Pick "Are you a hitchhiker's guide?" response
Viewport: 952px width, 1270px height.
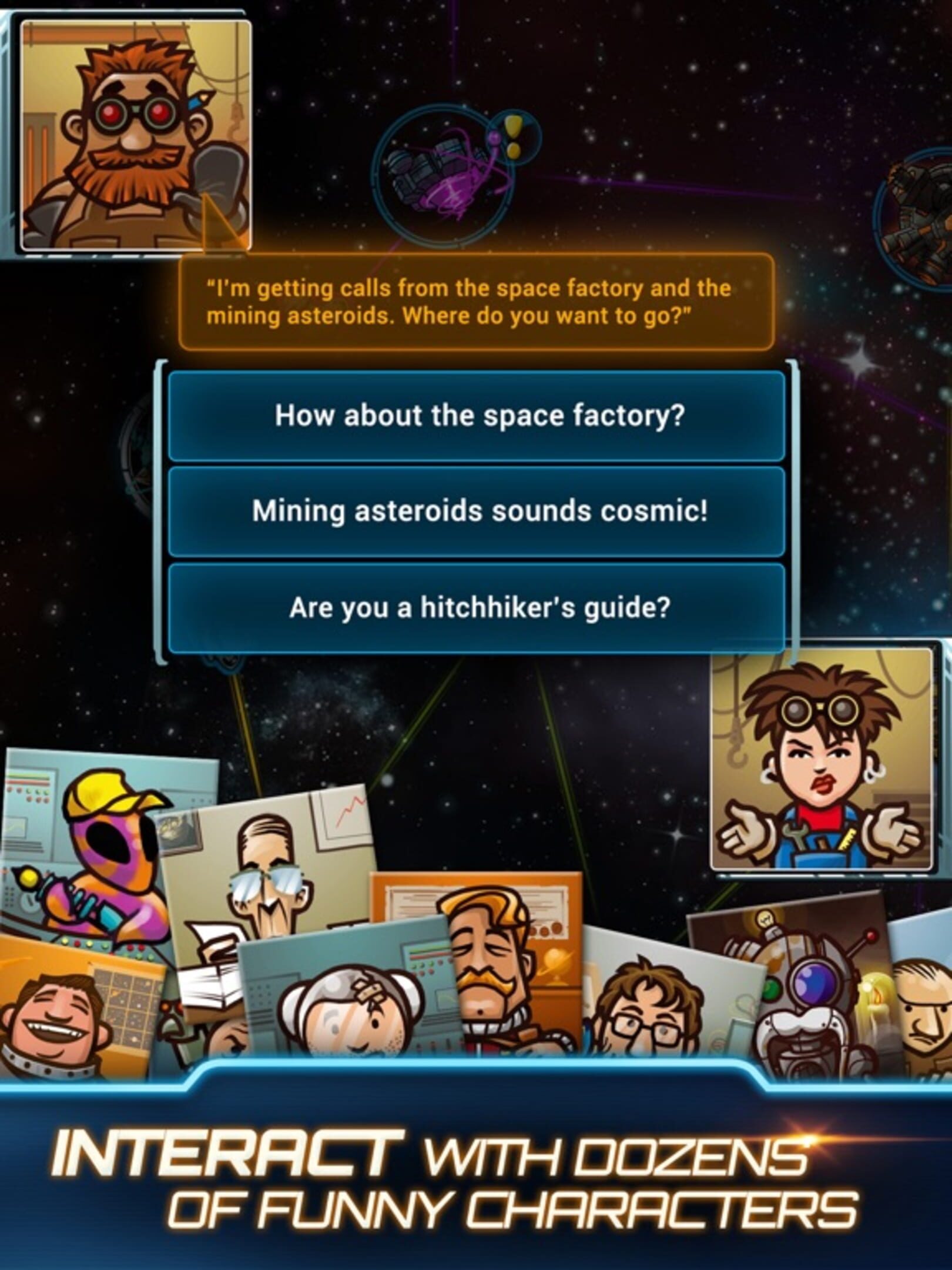[x=477, y=607]
